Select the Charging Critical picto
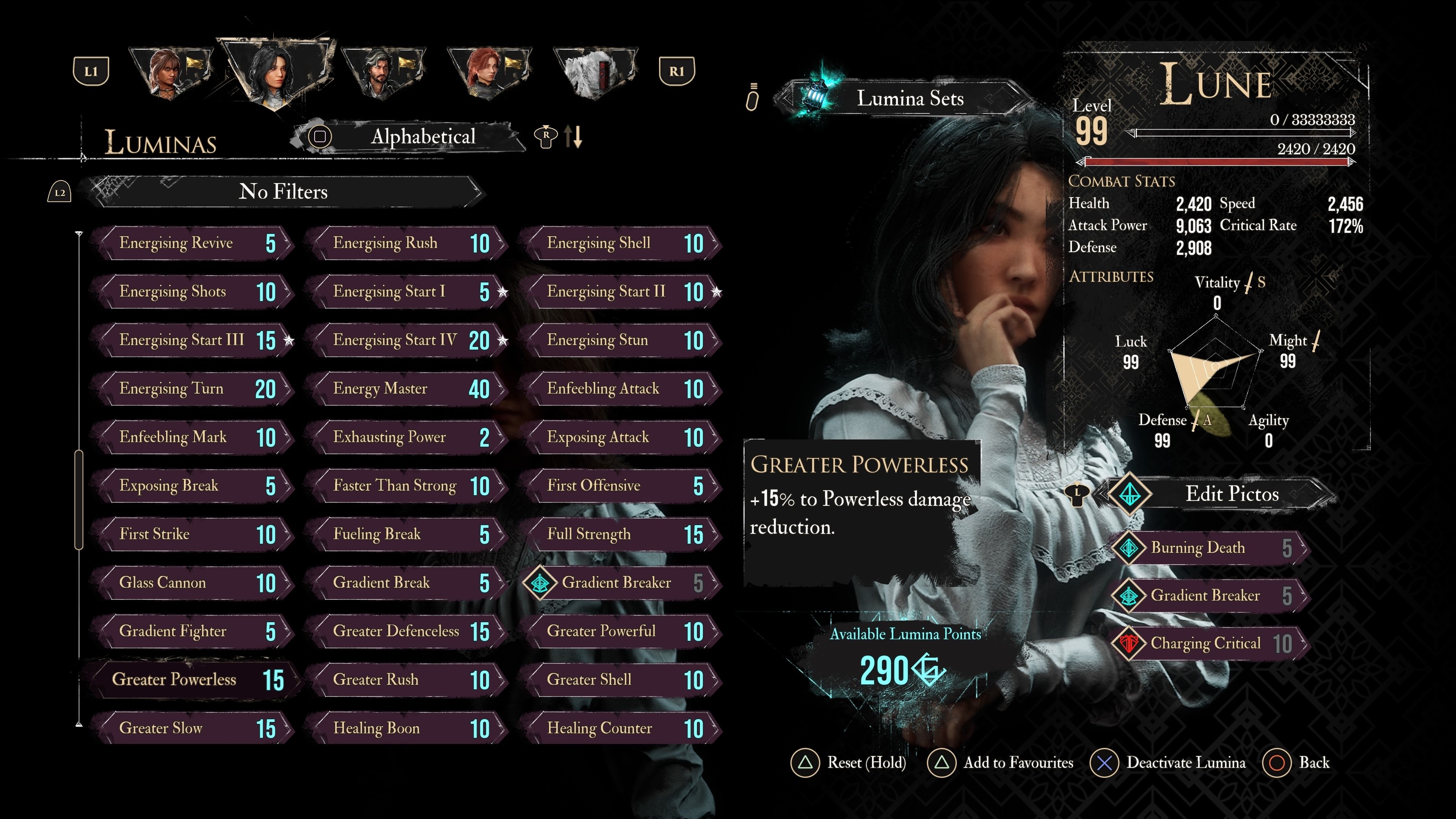Viewport: 1456px width, 819px height. point(1210,643)
